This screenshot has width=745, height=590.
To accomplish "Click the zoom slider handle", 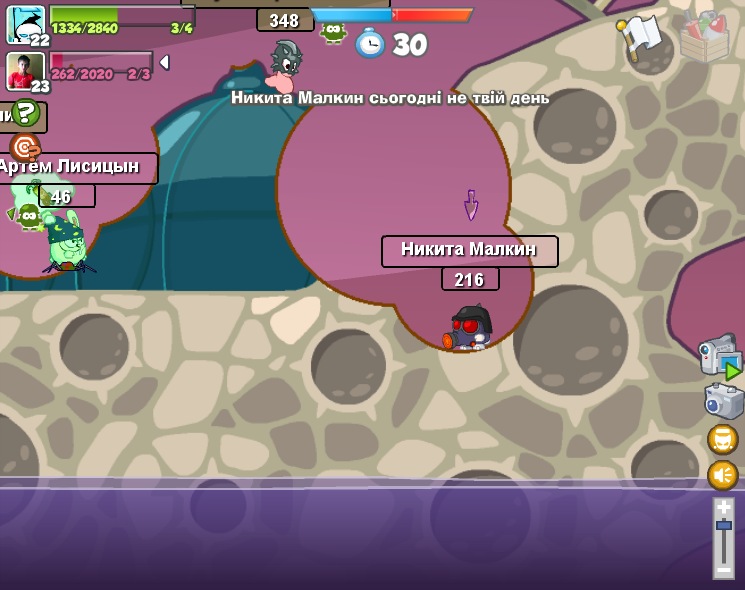I will 724,525.
